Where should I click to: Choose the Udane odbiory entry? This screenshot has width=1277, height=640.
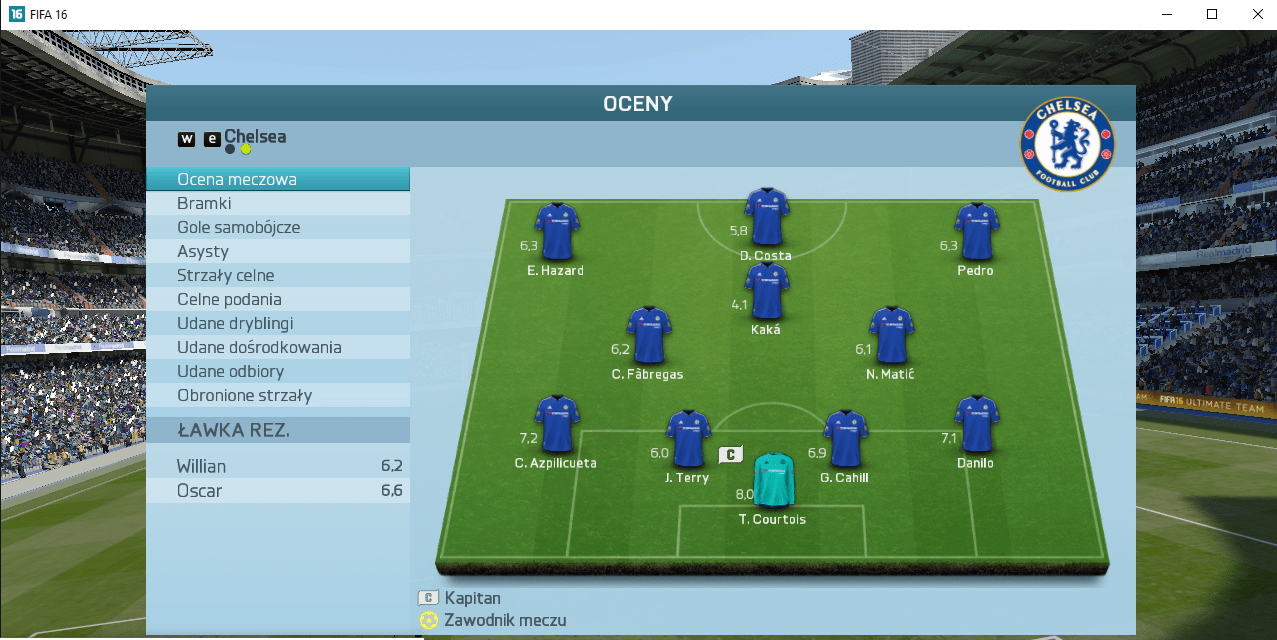[277, 372]
